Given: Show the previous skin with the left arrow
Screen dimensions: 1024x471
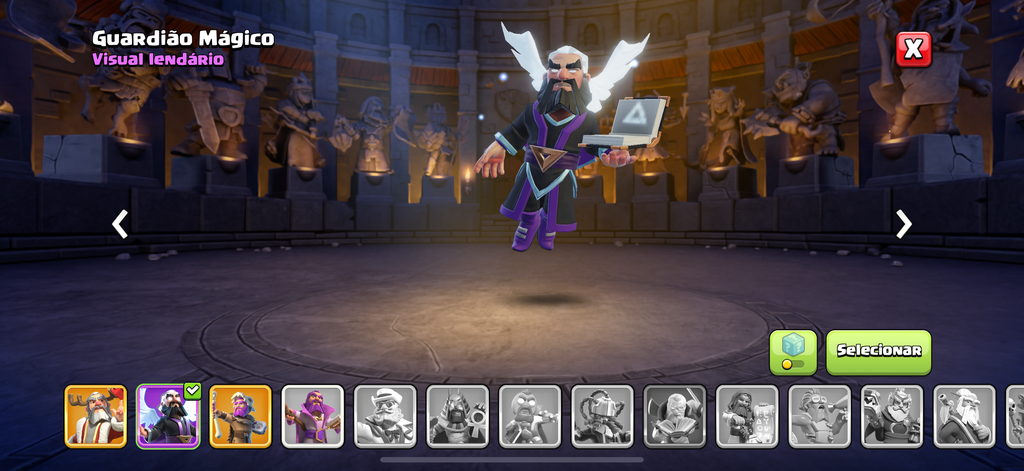Looking at the screenshot, I should pyautogui.click(x=120, y=224).
